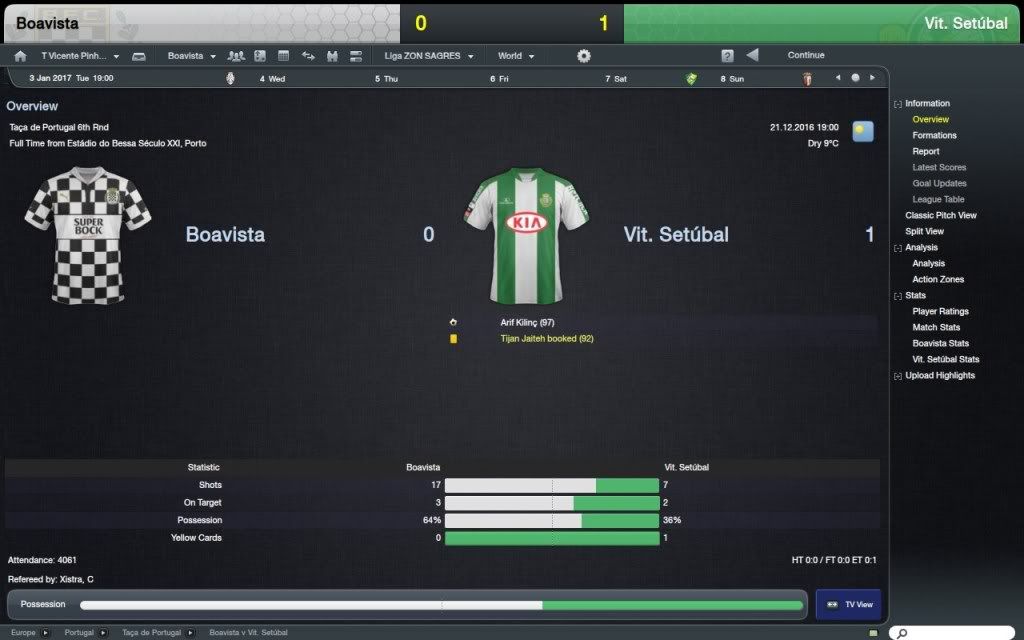1024x640 pixels.
Task: Open Action Zones analysis
Action: [x=938, y=280]
